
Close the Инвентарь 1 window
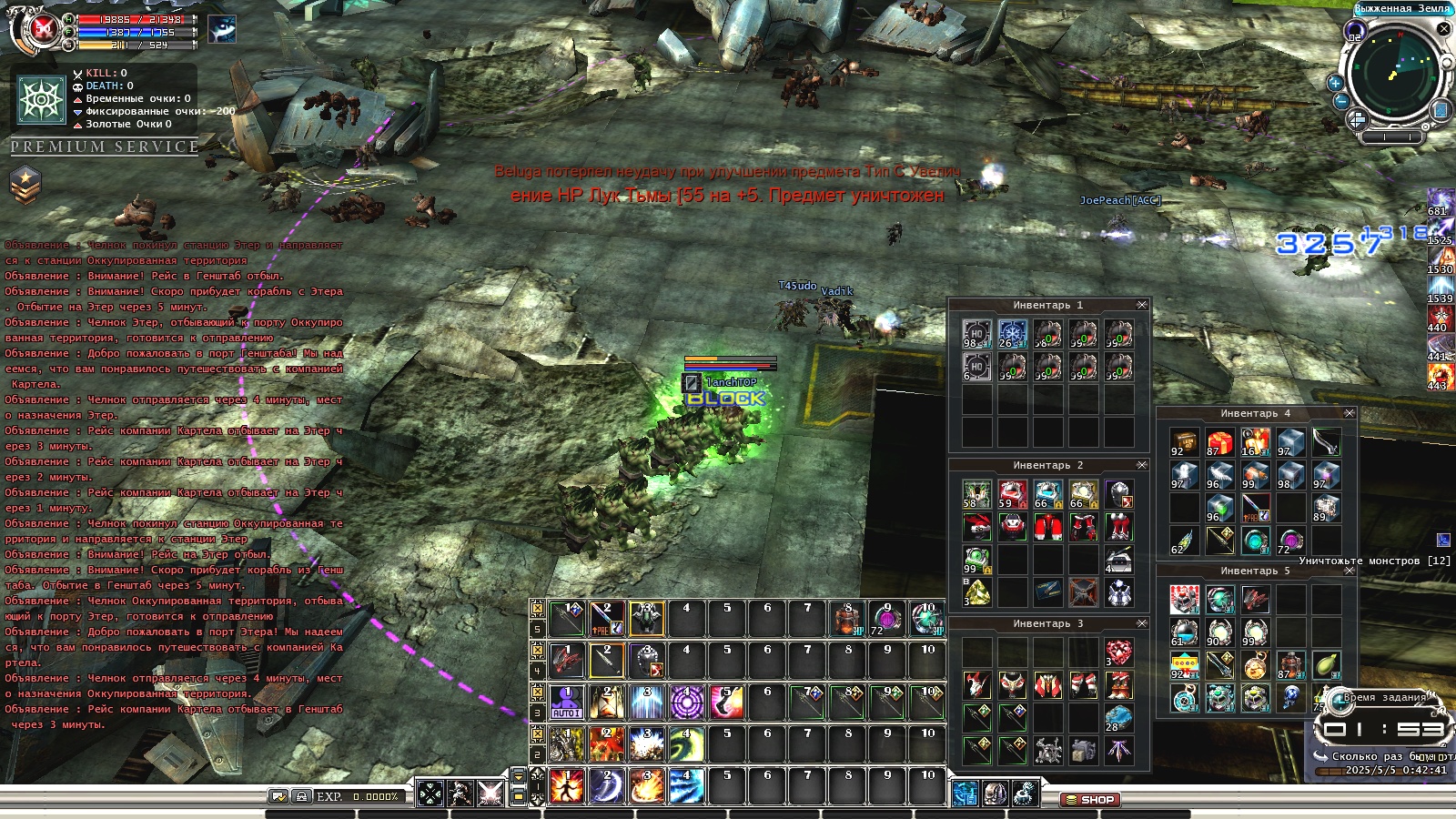[1142, 305]
